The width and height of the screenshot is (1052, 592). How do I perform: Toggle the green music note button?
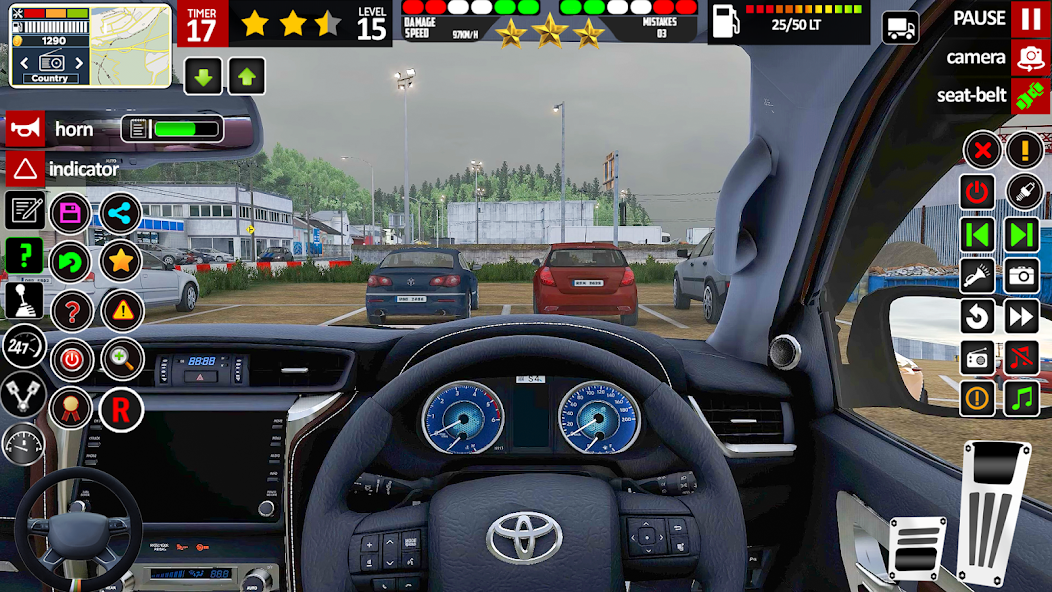coord(1022,399)
